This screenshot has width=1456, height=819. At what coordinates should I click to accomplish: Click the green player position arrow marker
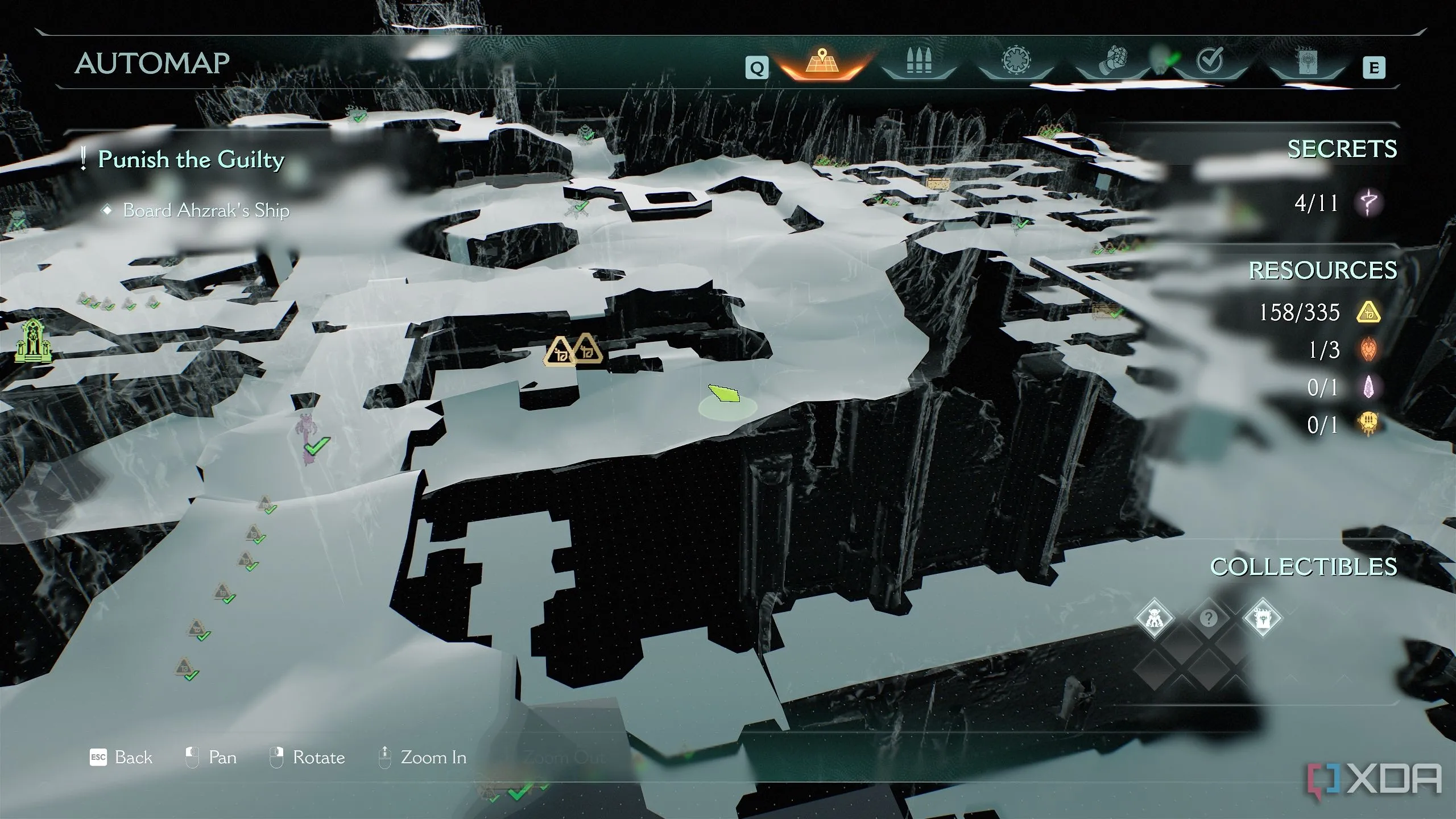pos(724,394)
